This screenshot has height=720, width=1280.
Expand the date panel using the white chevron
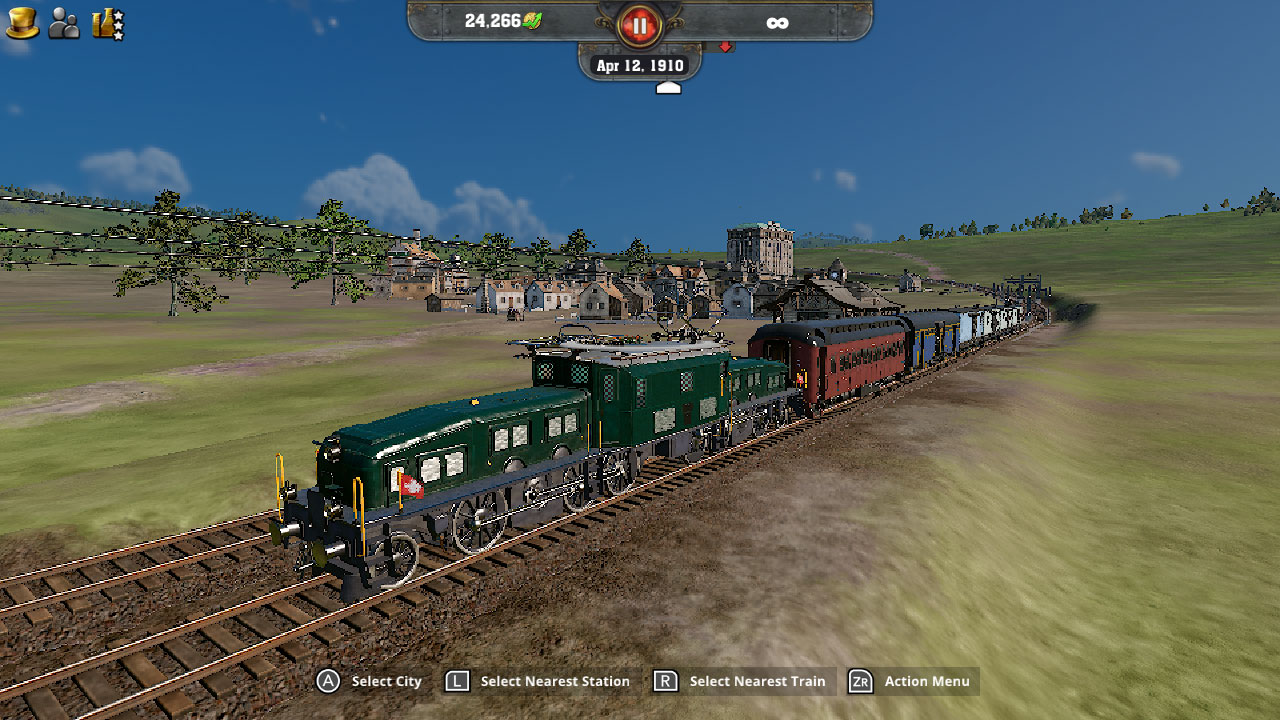666,86
